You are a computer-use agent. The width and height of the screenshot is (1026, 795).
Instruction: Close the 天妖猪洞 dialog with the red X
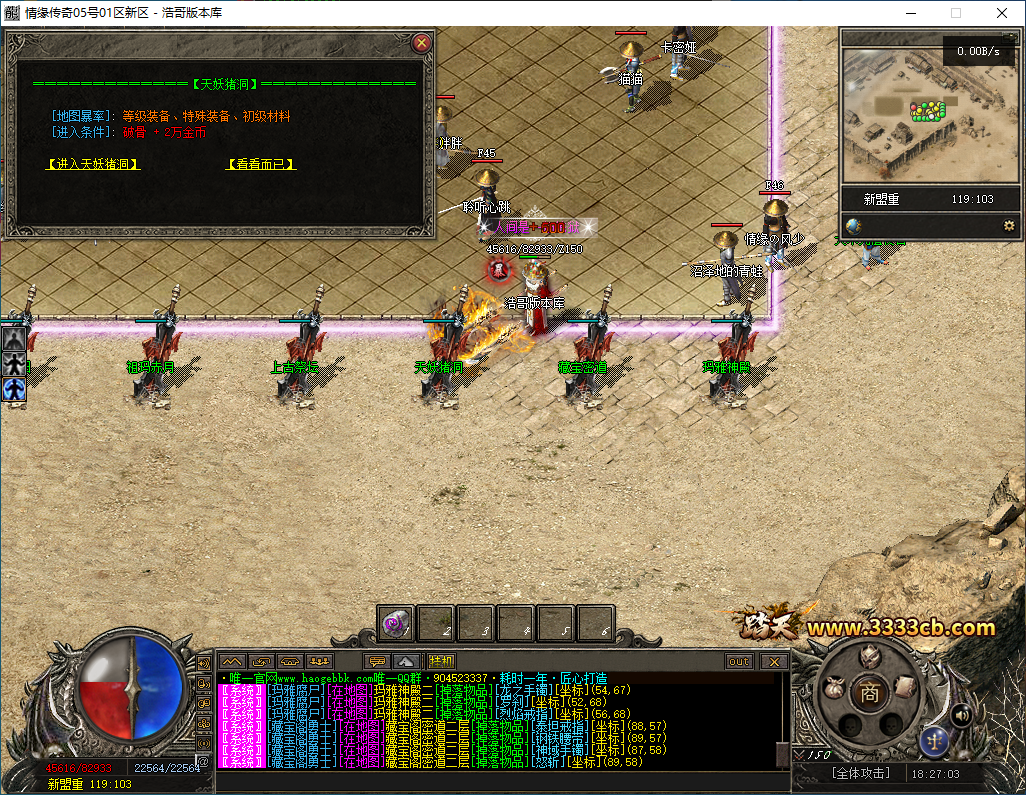point(422,43)
